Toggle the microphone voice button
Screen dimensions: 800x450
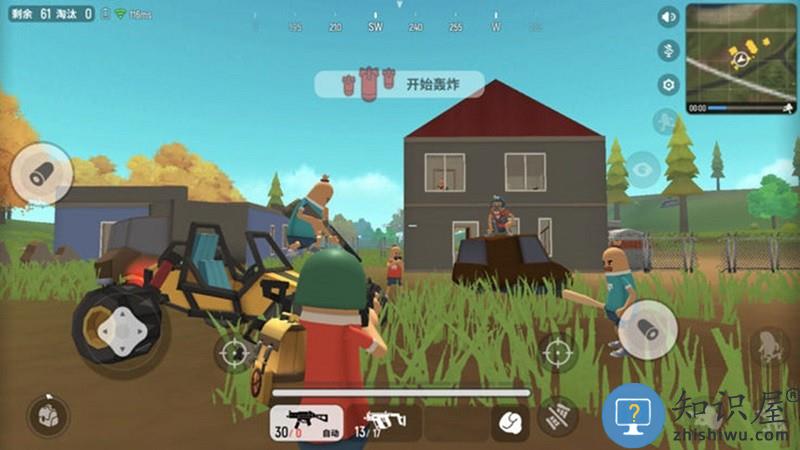pos(668,50)
